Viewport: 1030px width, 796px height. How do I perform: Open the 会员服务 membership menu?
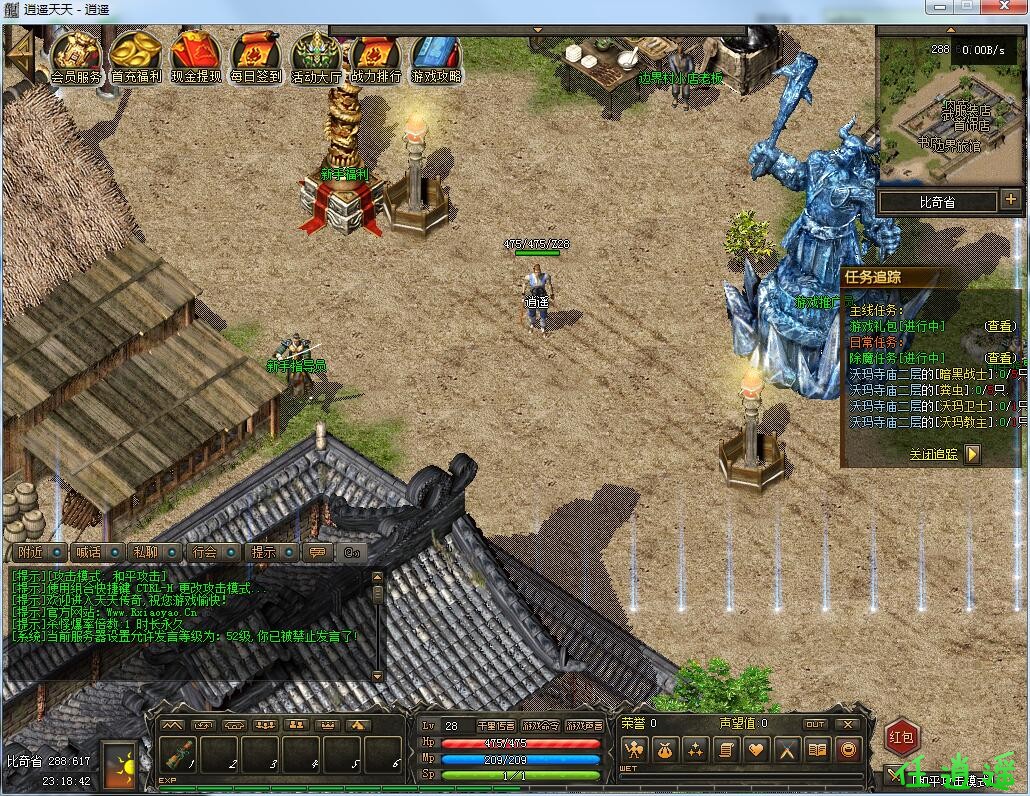click(76, 53)
